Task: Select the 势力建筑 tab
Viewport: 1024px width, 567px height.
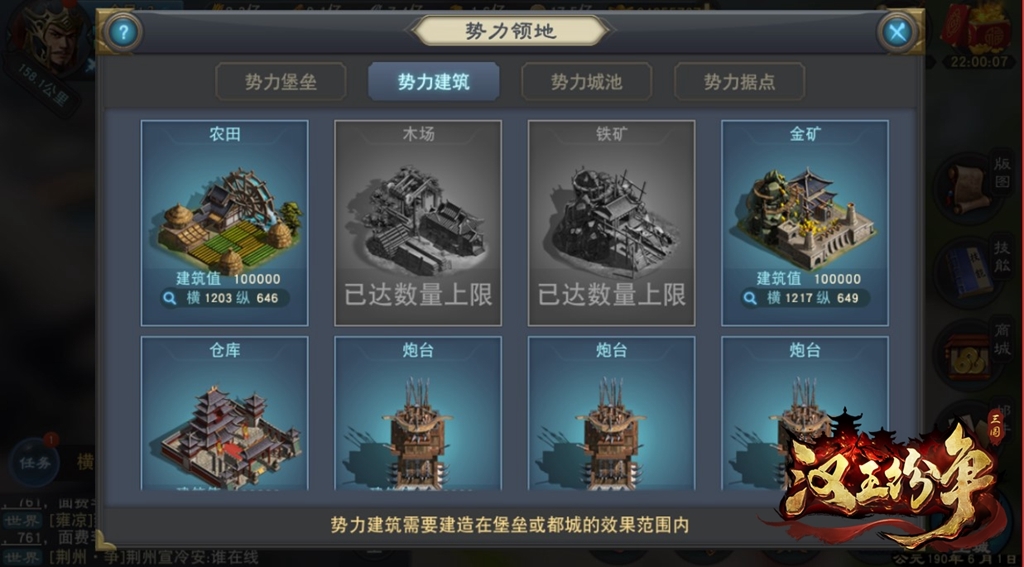Action: tap(434, 82)
